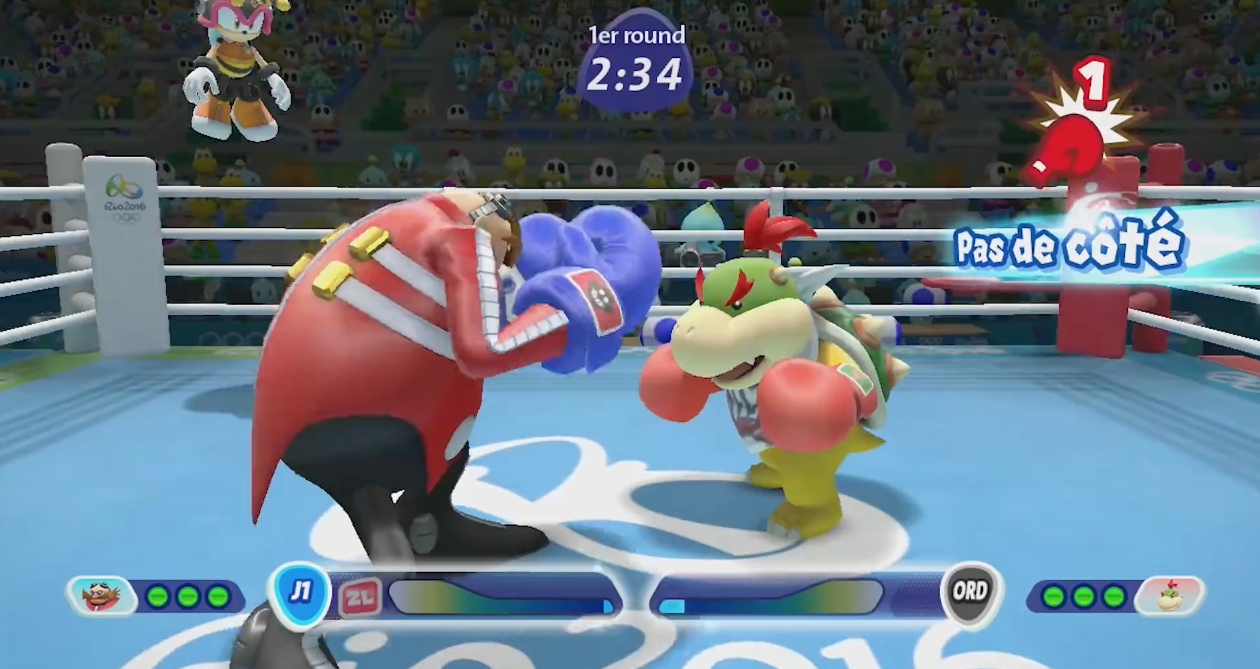Select the ORD computer player badge

(x=970, y=592)
